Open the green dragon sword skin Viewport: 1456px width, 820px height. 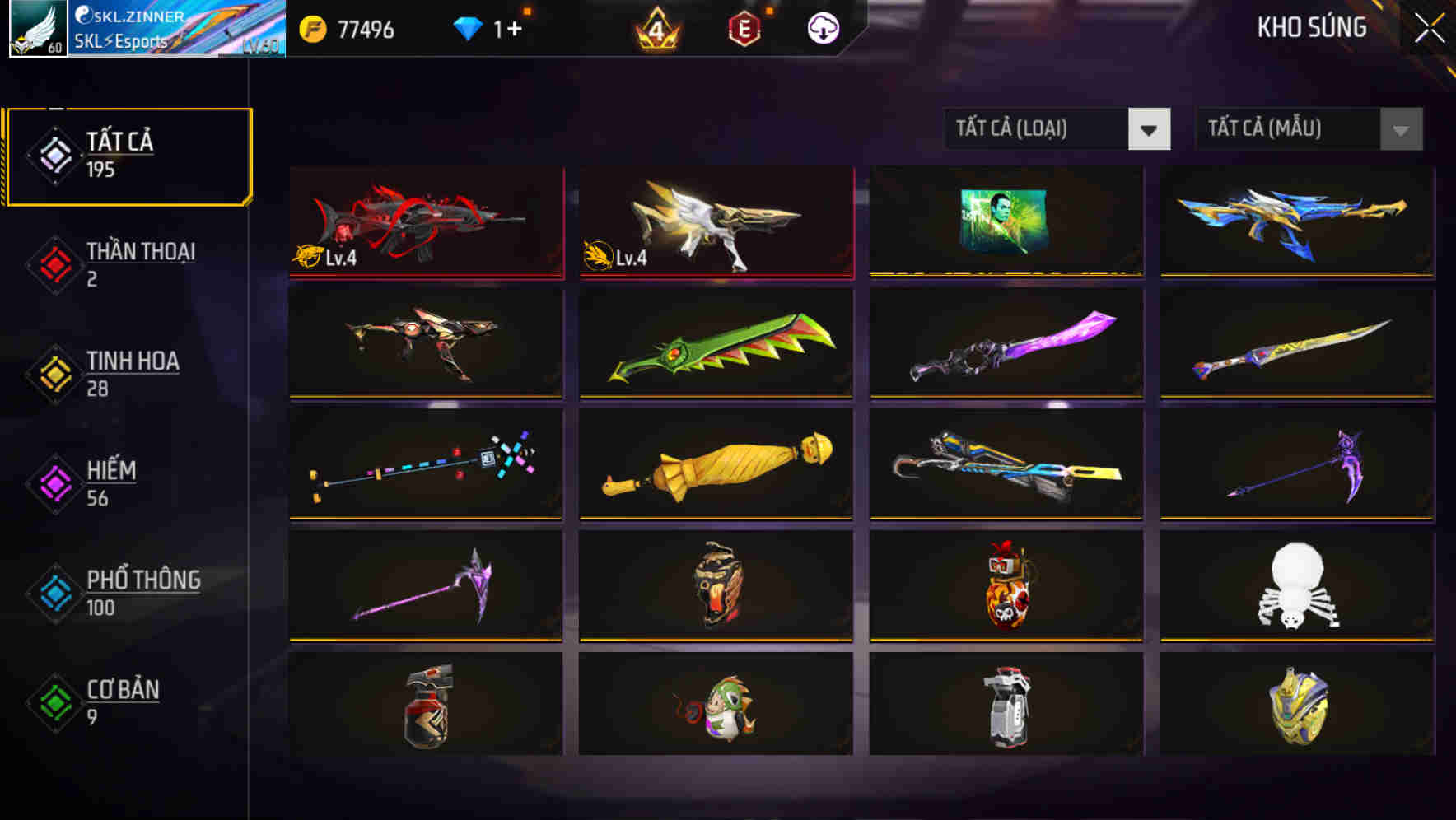[x=715, y=346]
